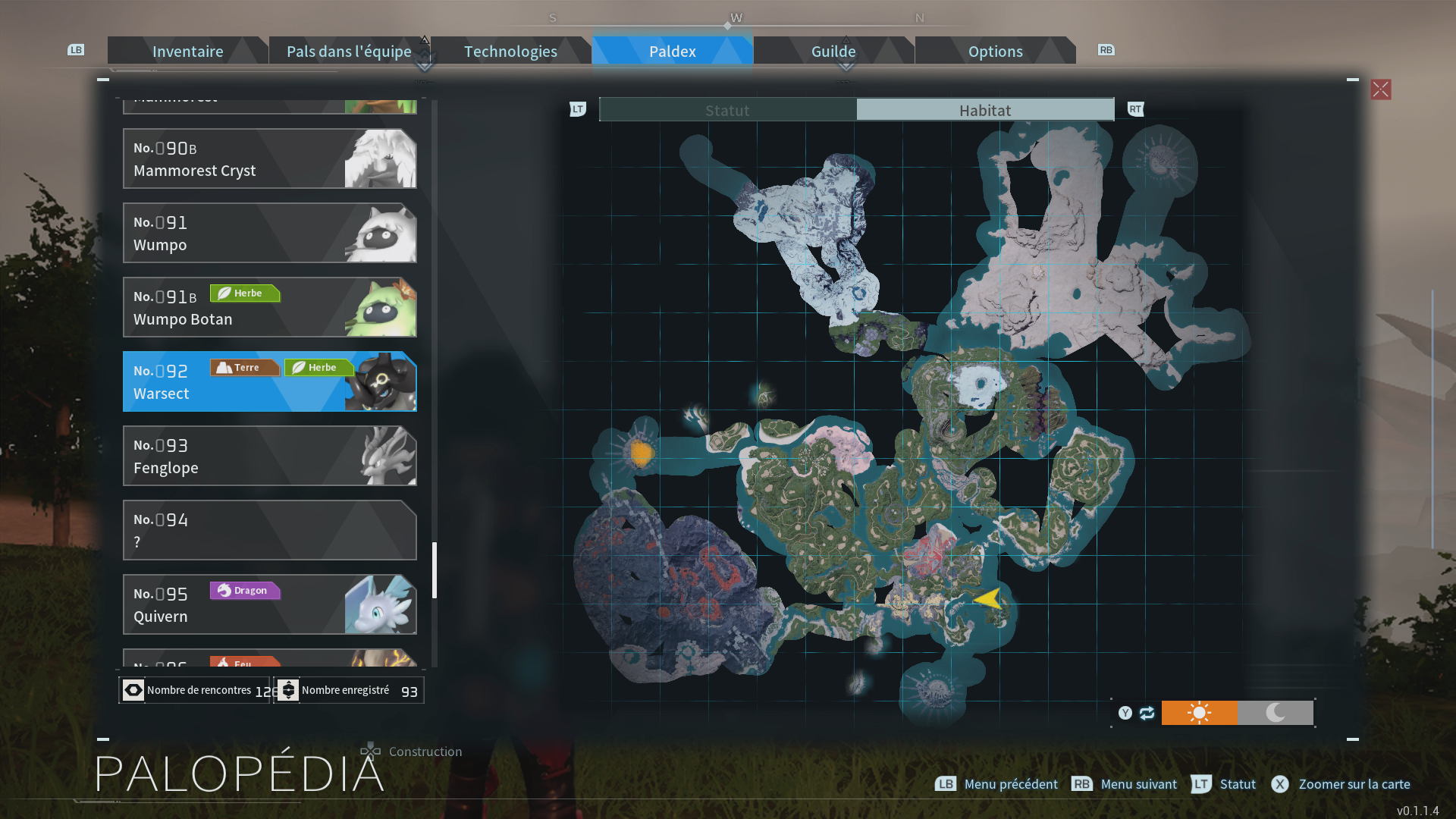Select the unknown No.094 entry
Image resolution: width=1456 pixels, height=819 pixels.
269,530
